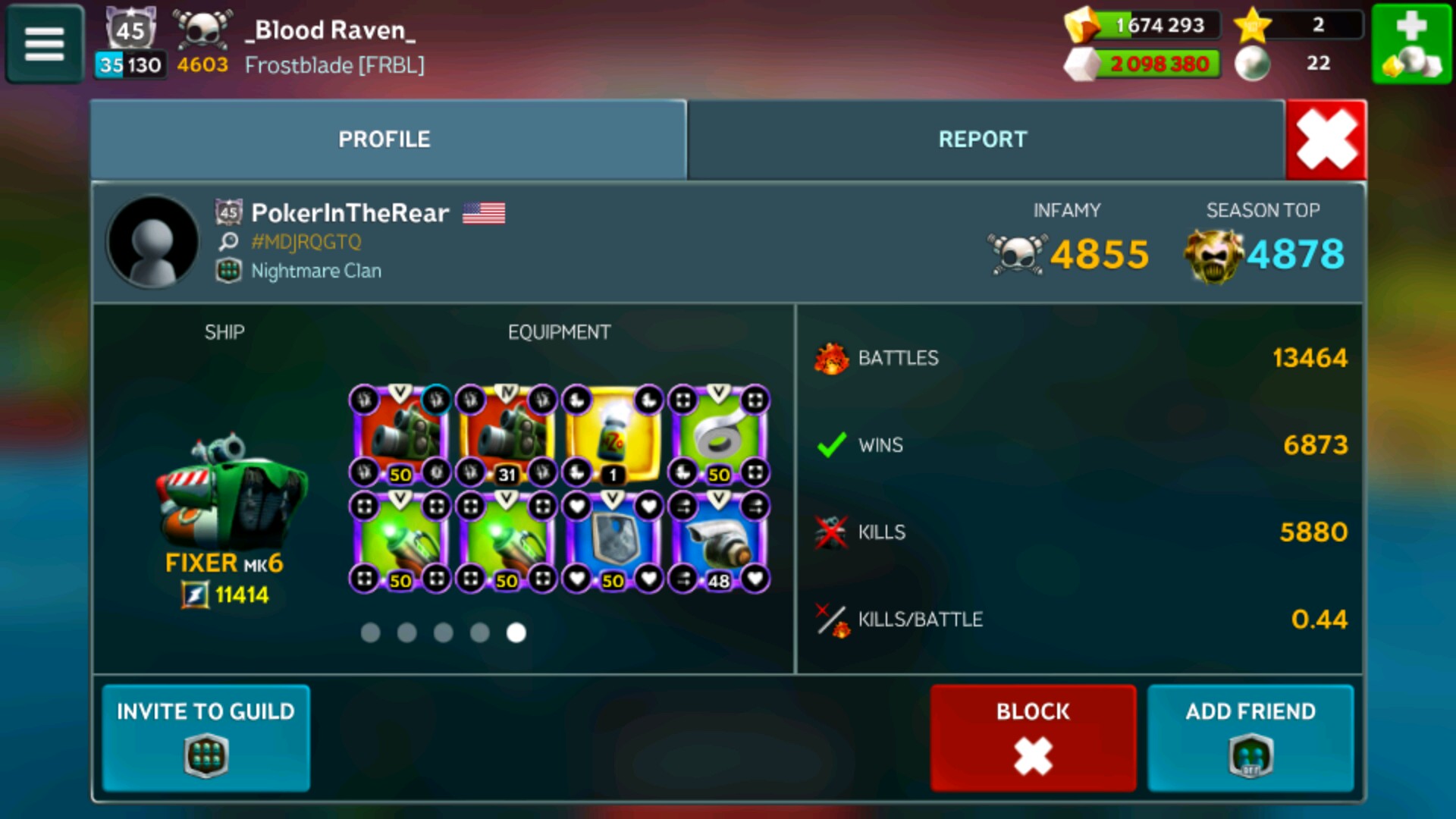Select the duct tape equipment slot
Viewport: 1456px width, 819px height.
[x=718, y=436]
